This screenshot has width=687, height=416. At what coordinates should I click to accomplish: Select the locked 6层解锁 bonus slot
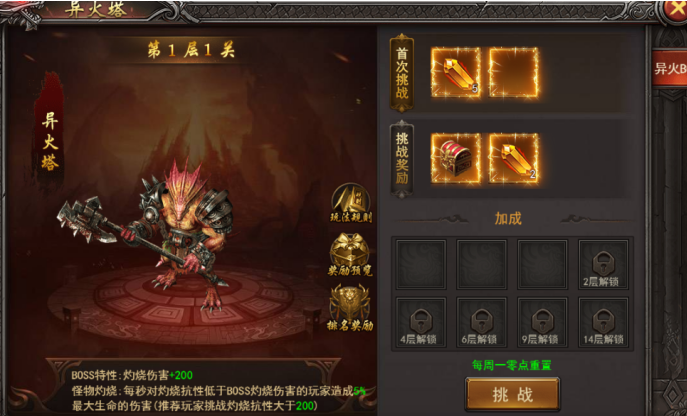tap(481, 322)
